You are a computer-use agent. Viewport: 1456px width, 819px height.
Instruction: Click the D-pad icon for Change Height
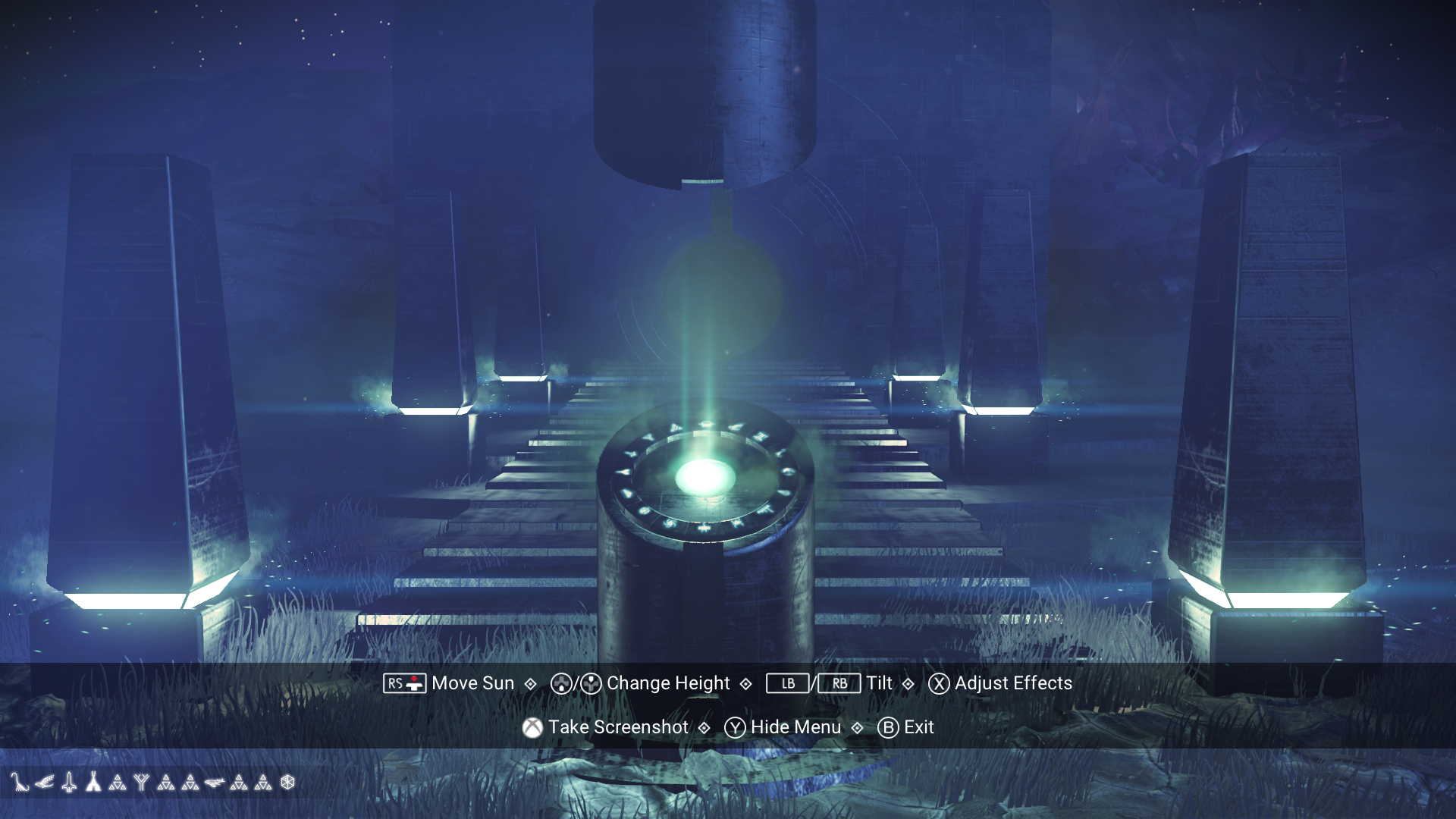point(563,683)
